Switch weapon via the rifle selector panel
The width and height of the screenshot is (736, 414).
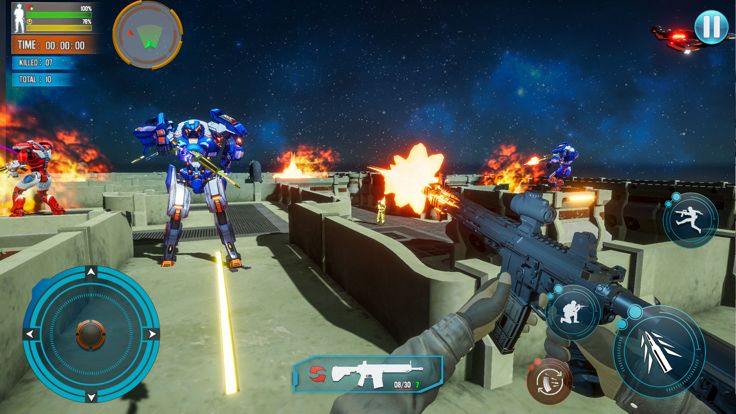tap(367, 374)
